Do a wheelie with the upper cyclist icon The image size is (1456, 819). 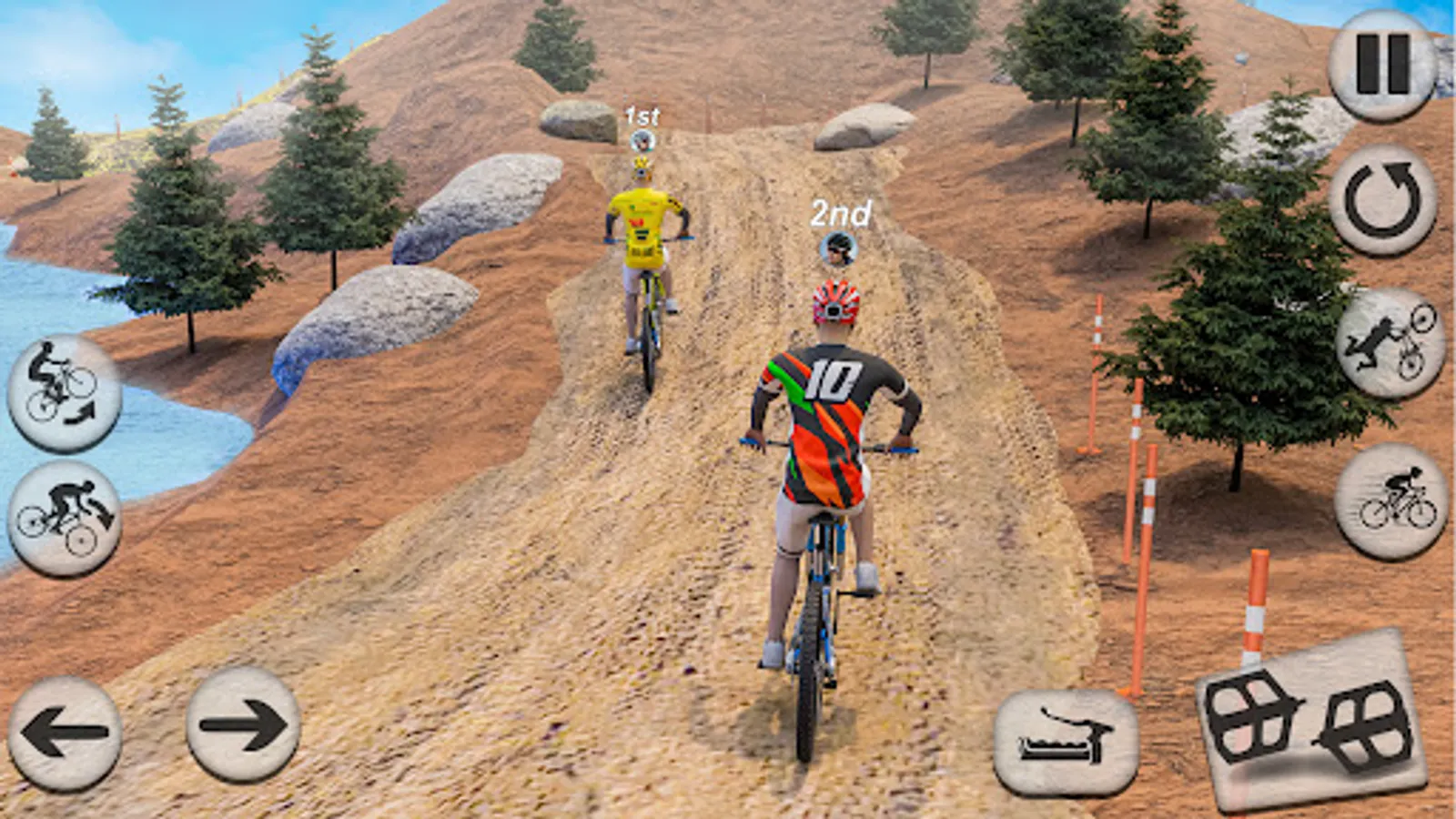(x=64, y=393)
